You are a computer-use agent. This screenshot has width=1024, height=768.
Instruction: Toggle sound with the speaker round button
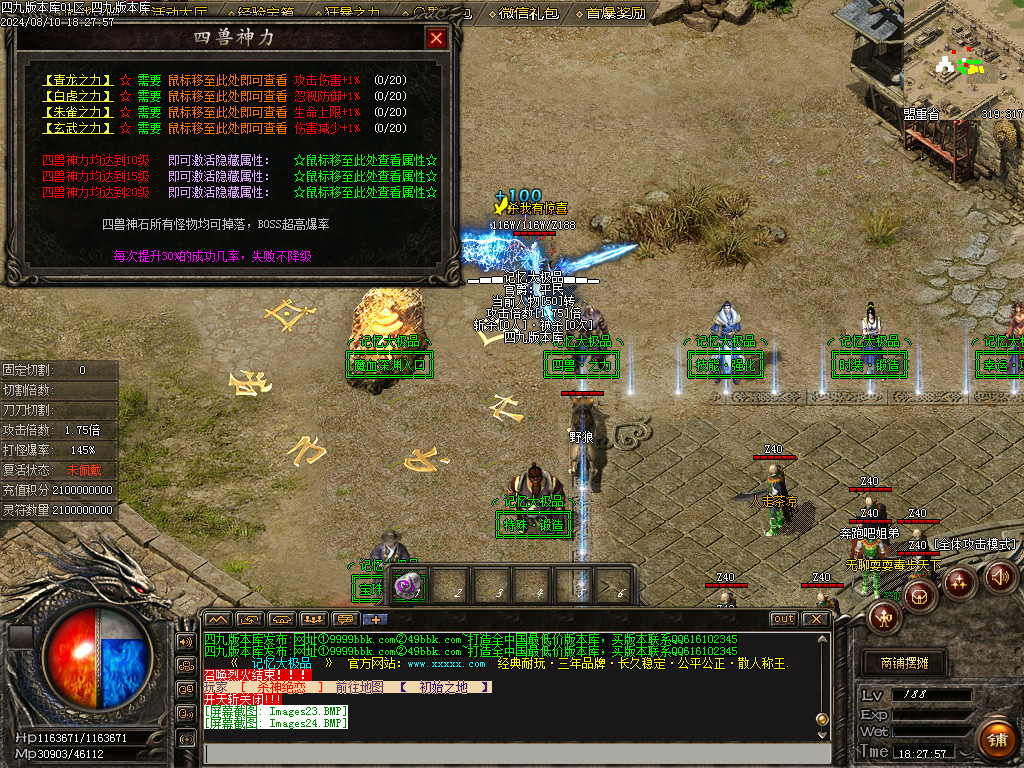1000,575
